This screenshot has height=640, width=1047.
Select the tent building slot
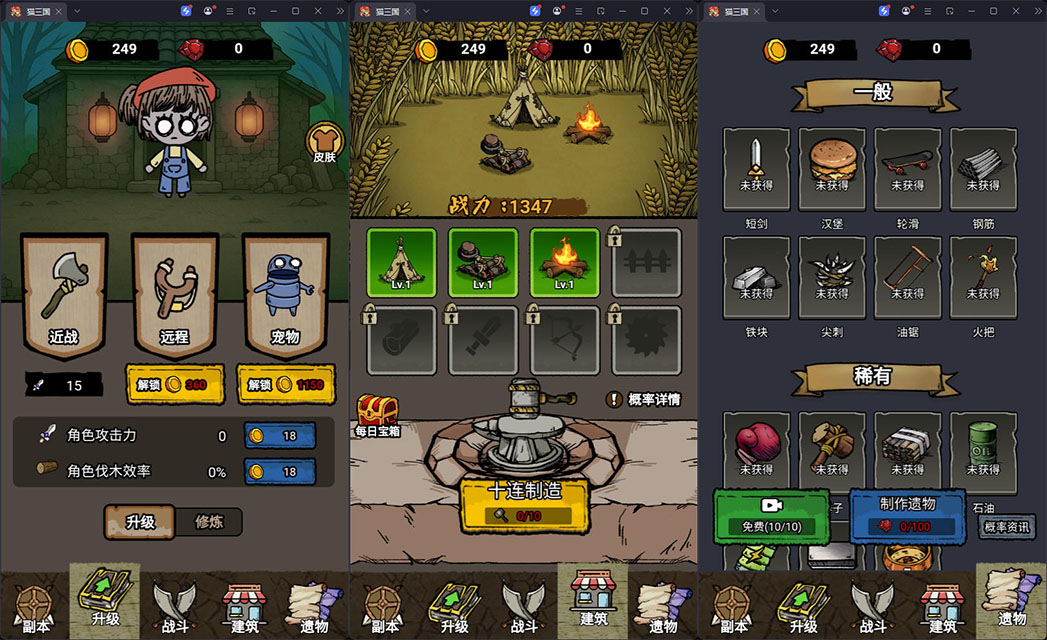click(x=401, y=262)
